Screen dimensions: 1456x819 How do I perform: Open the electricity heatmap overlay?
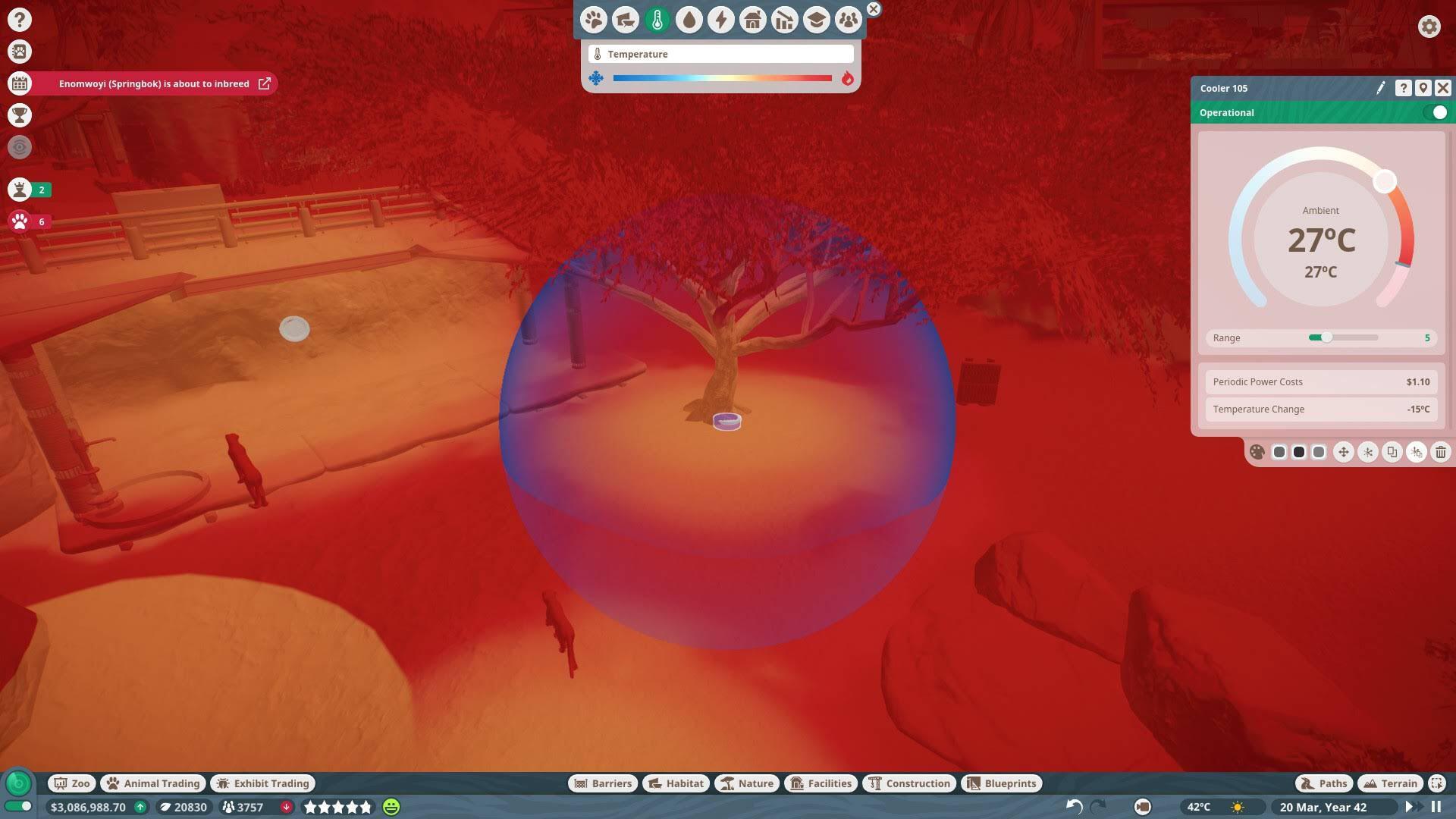721,20
